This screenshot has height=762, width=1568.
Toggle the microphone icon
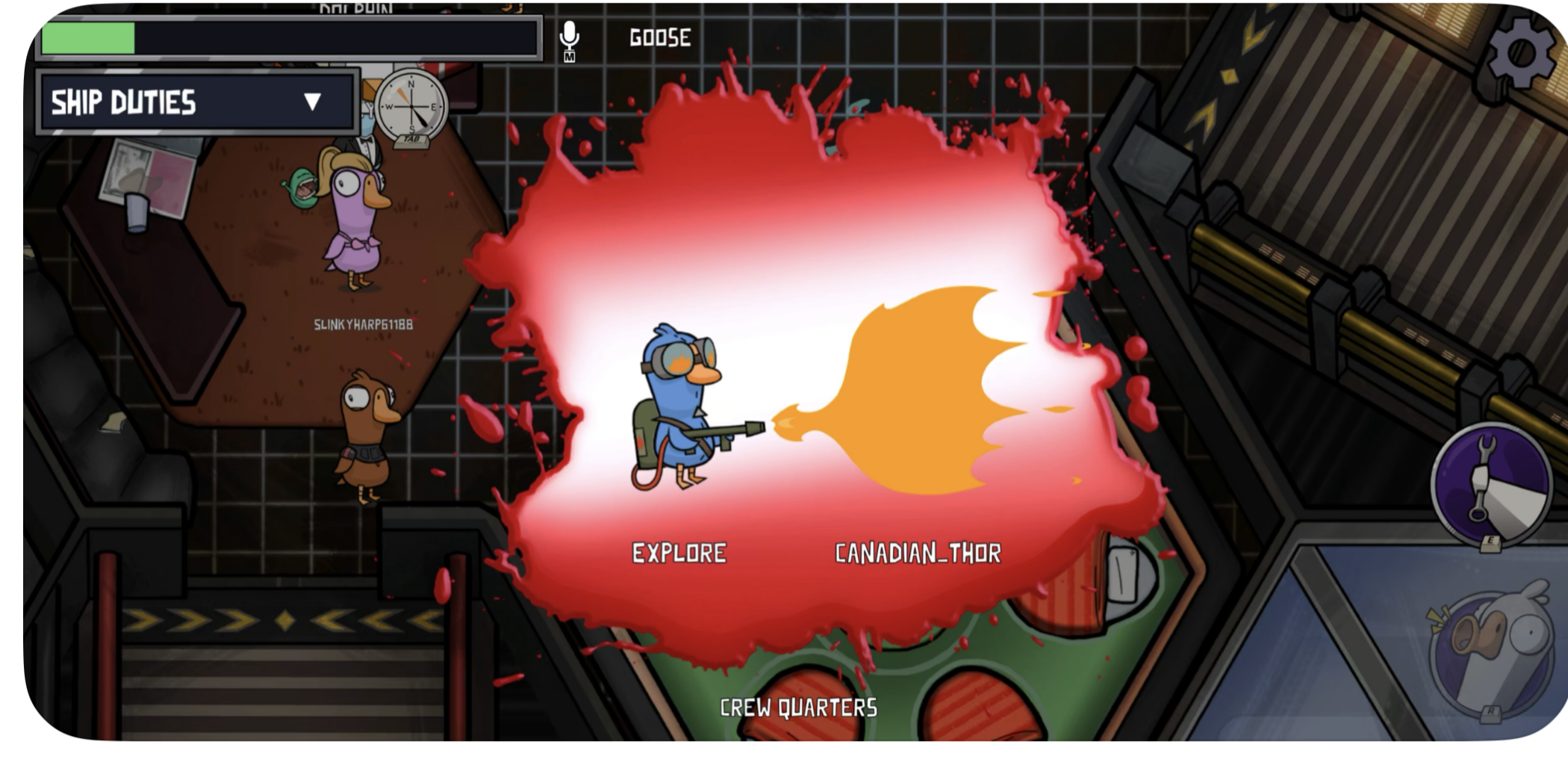[569, 37]
